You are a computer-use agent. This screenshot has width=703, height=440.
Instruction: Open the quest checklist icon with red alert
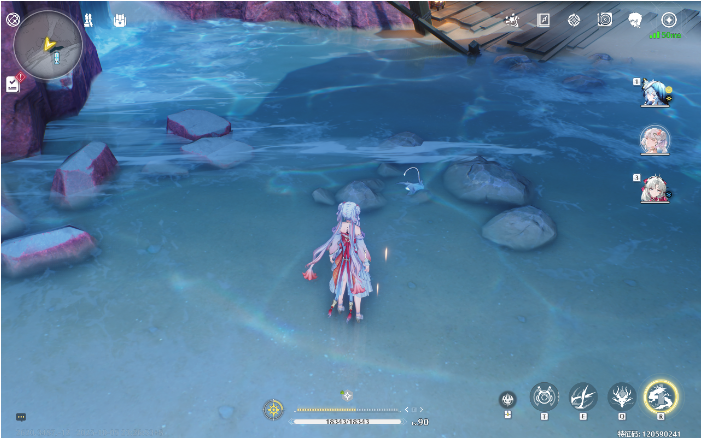tap(13, 83)
